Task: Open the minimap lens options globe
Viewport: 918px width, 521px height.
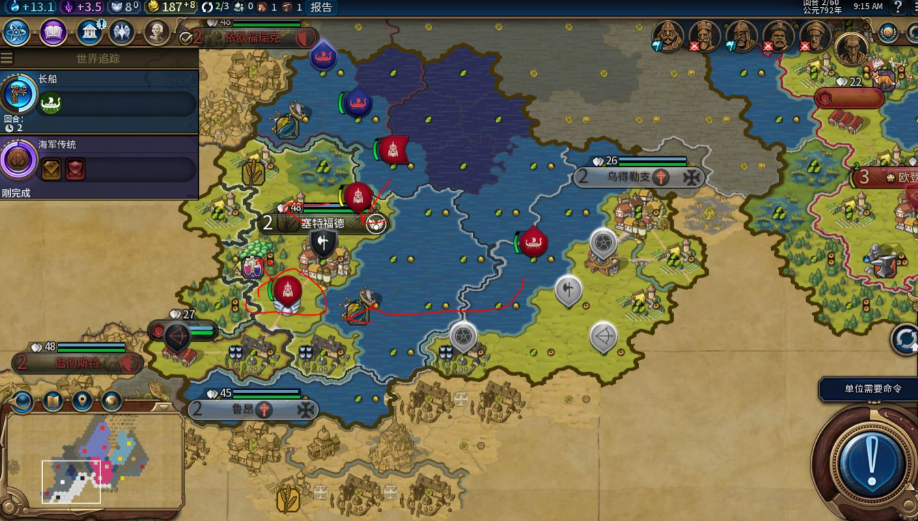Action: pos(23,402)
